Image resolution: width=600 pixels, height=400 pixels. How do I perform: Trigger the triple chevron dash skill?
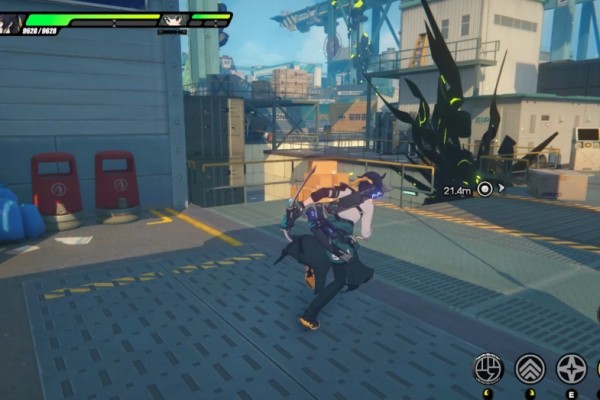[530, 368]
